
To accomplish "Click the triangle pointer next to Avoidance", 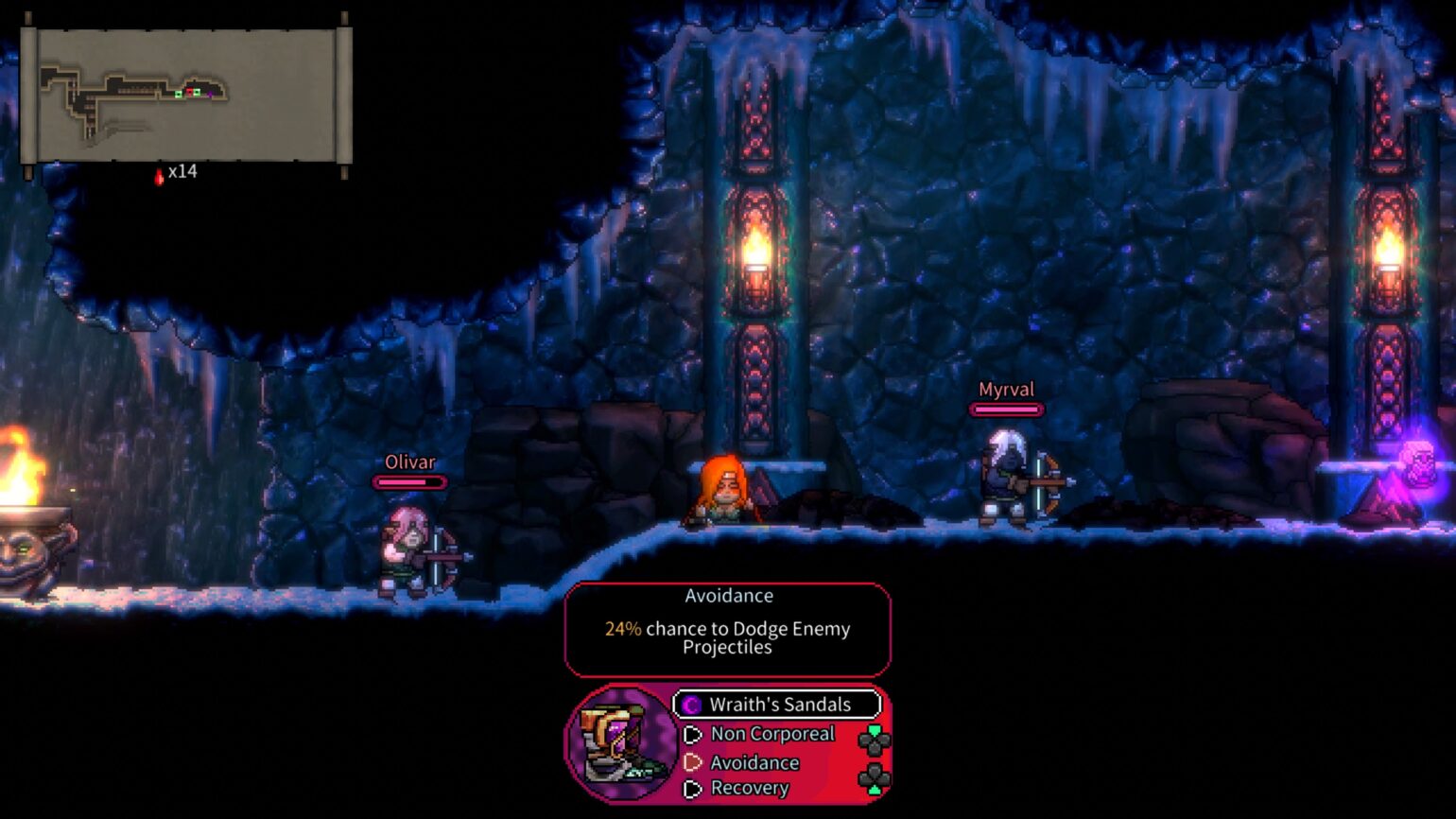I will (x=691, y=762).
